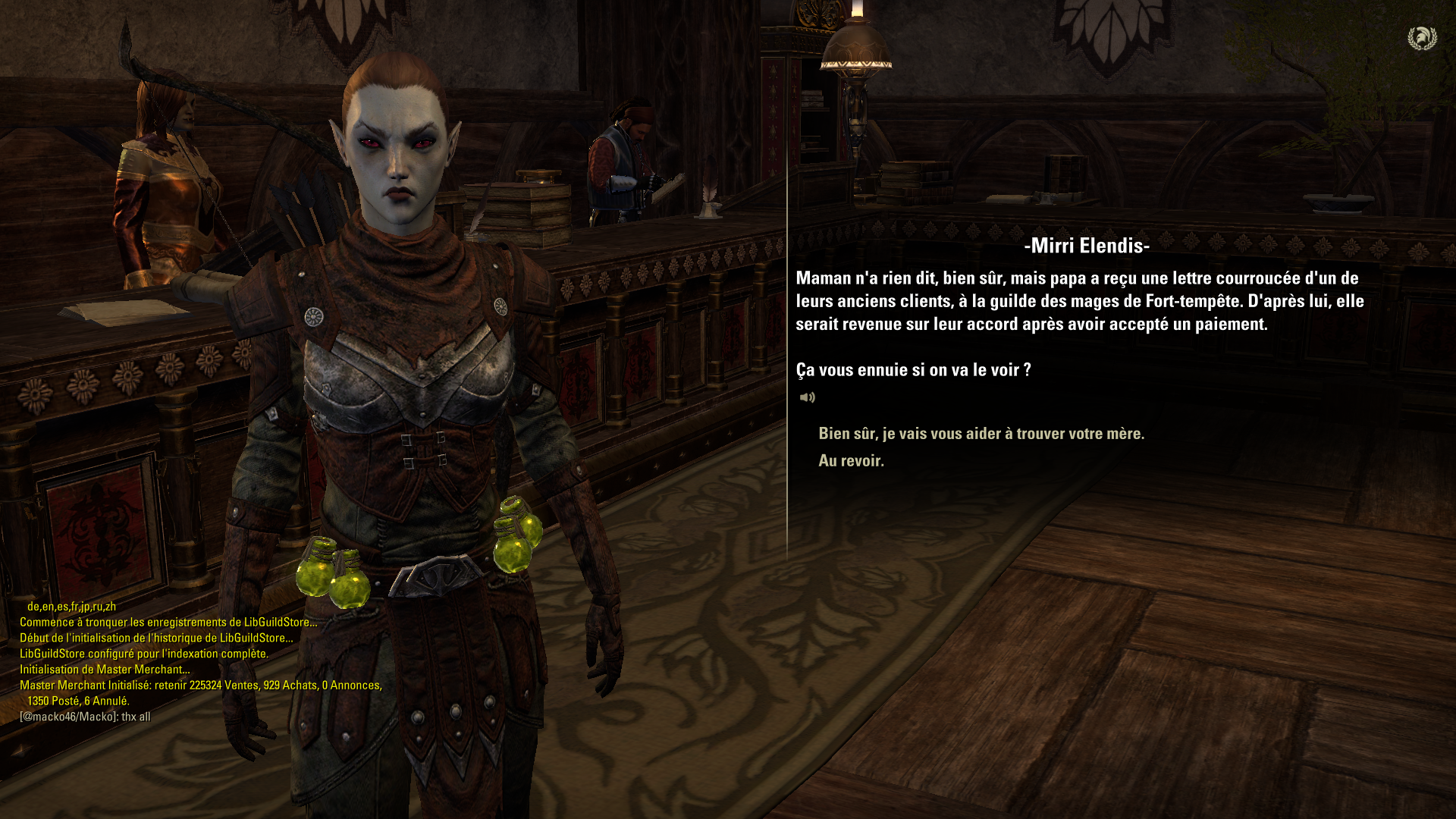
Task: Click the speaker icon under the dialogue
Action: [x=807, y=397]
